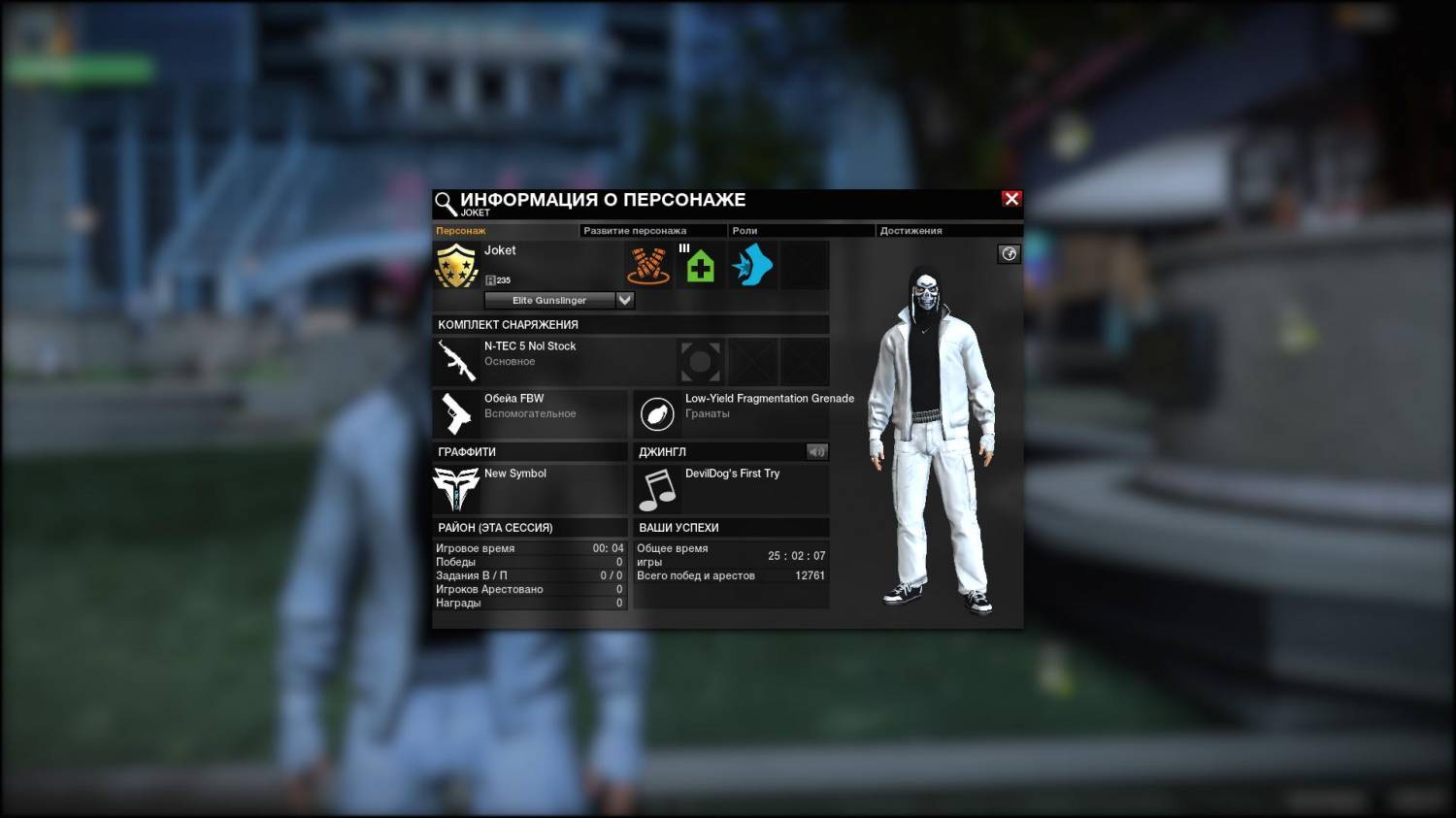Switch to the Персонаж tab
Viewport: 1456px width, 818px height.
[x=461, y=231]
